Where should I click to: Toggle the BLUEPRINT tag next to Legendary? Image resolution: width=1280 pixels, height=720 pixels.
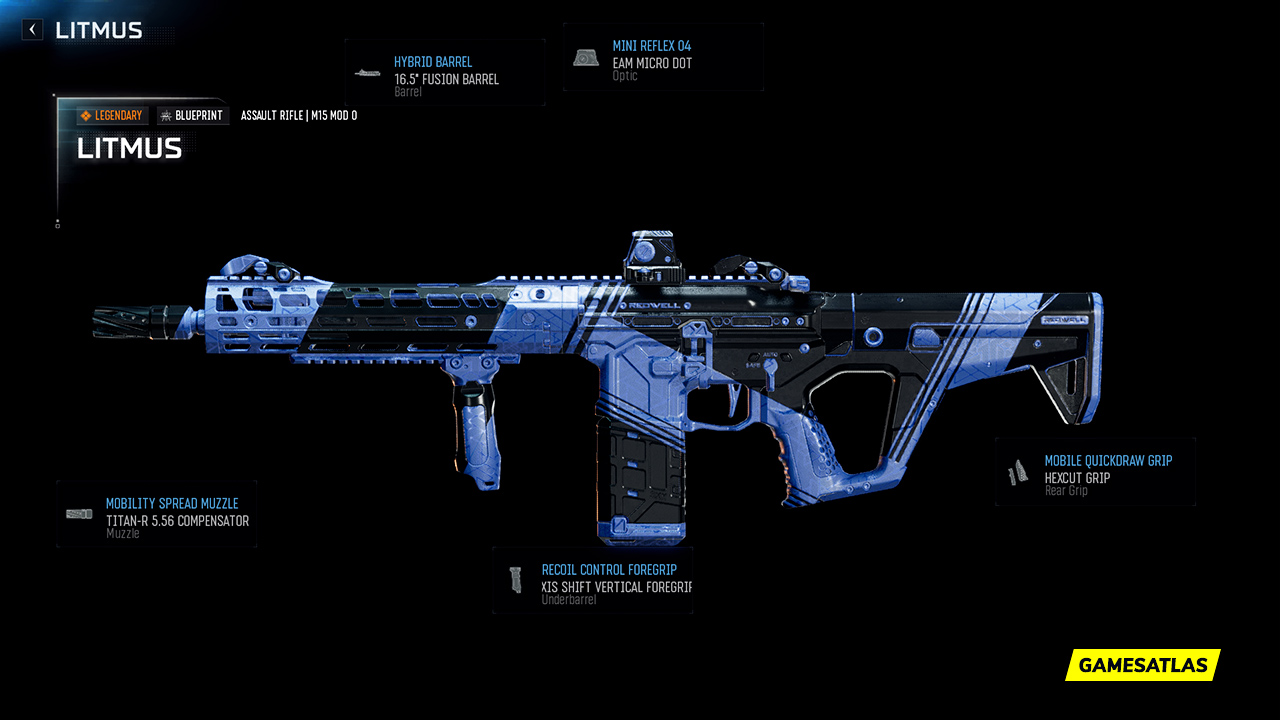tap(191, 115)
